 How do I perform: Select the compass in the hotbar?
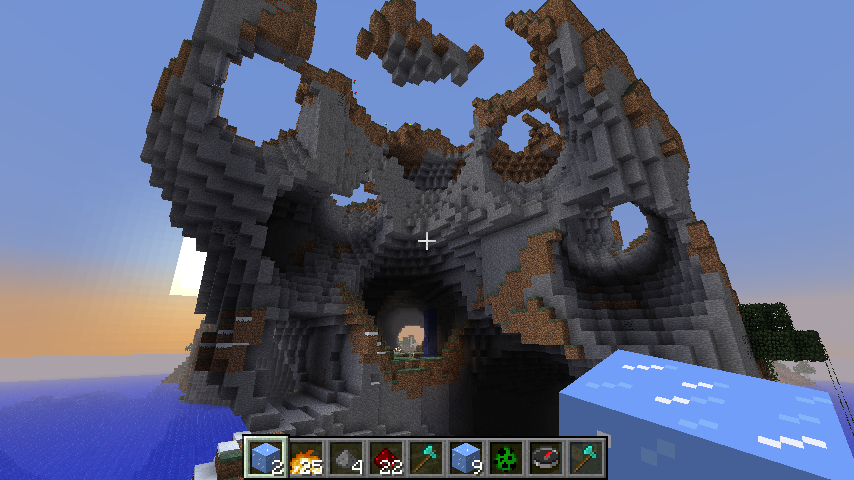547,458
